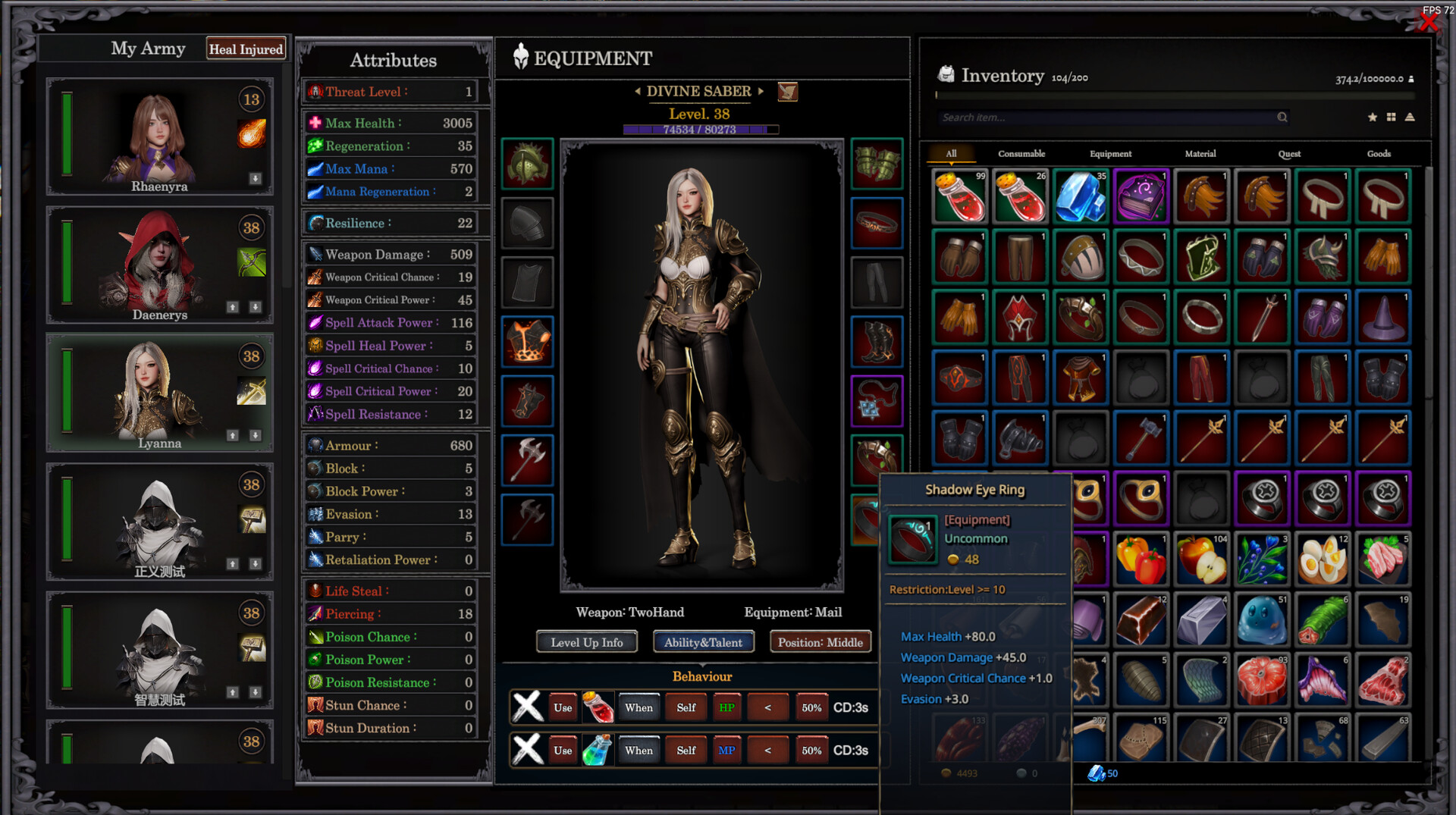The image size is (1456, 815).
Task: Open the Material inventory tab
Action: [x=1200, y=153]
